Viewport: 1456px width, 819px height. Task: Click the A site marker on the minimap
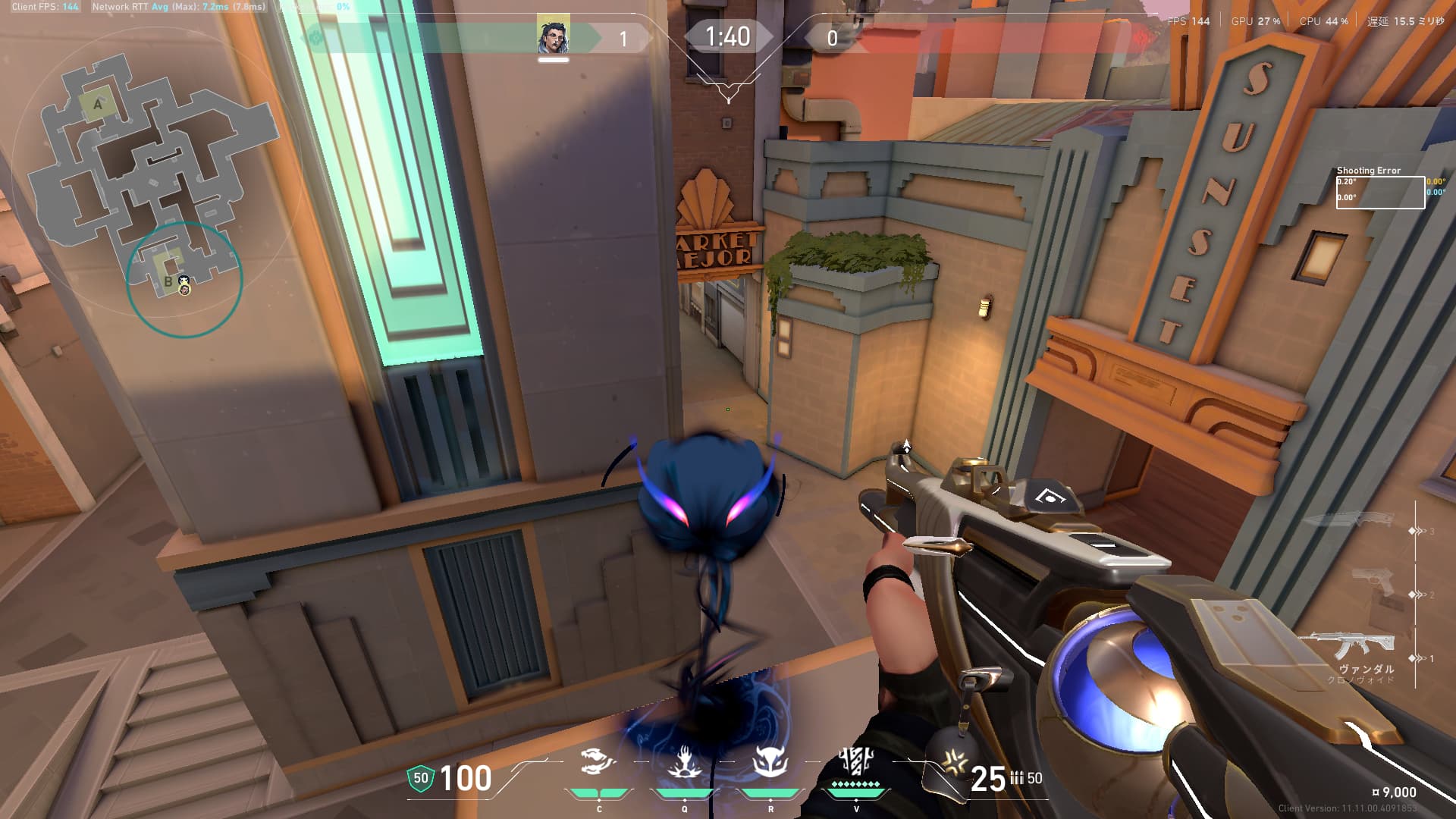(97, 105)
